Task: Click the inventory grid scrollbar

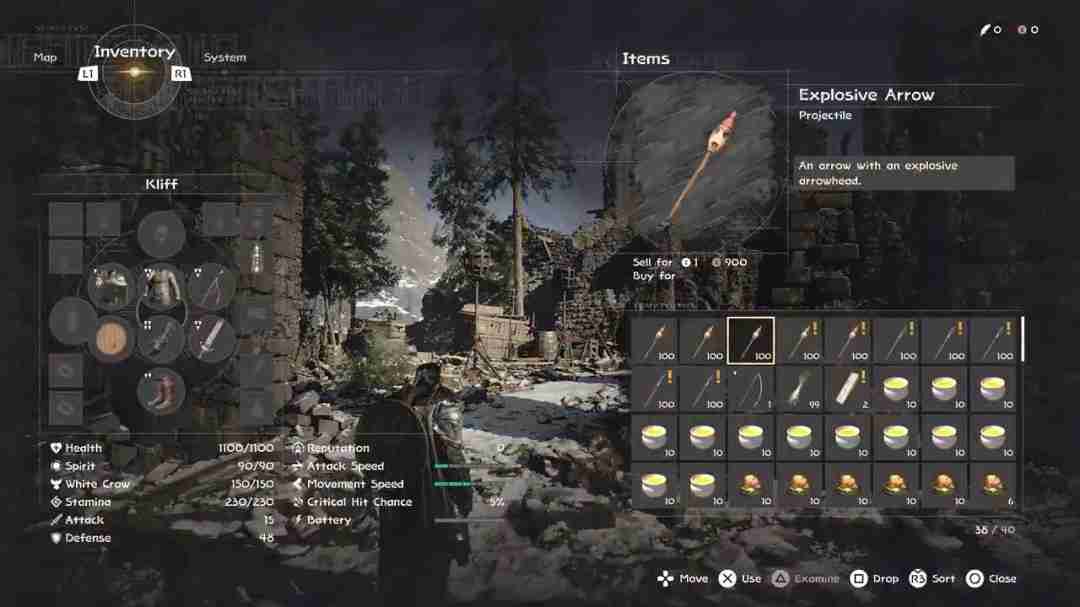Action: click(x=1022, y=340)
